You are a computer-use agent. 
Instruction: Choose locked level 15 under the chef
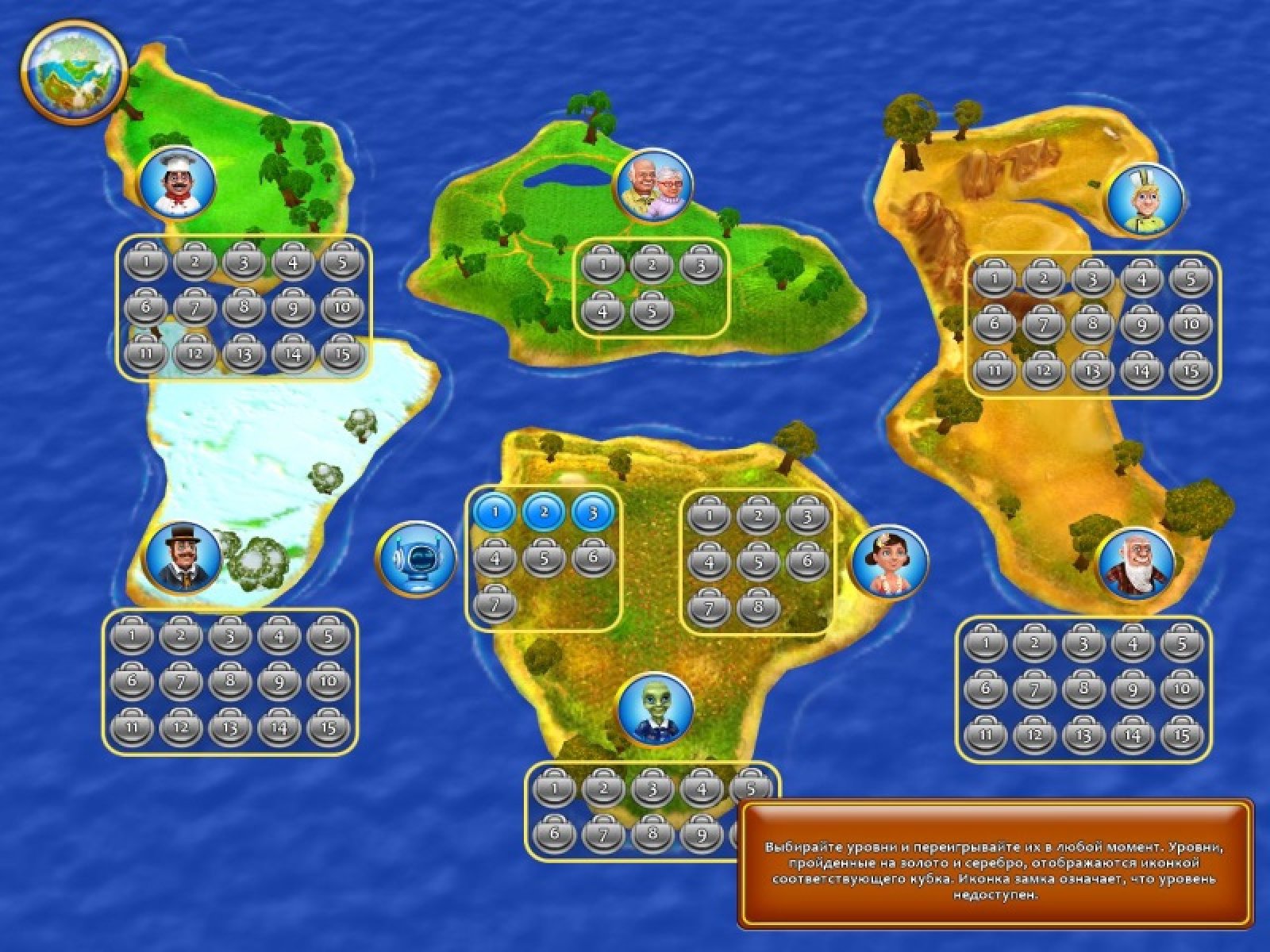coord(342,355)
